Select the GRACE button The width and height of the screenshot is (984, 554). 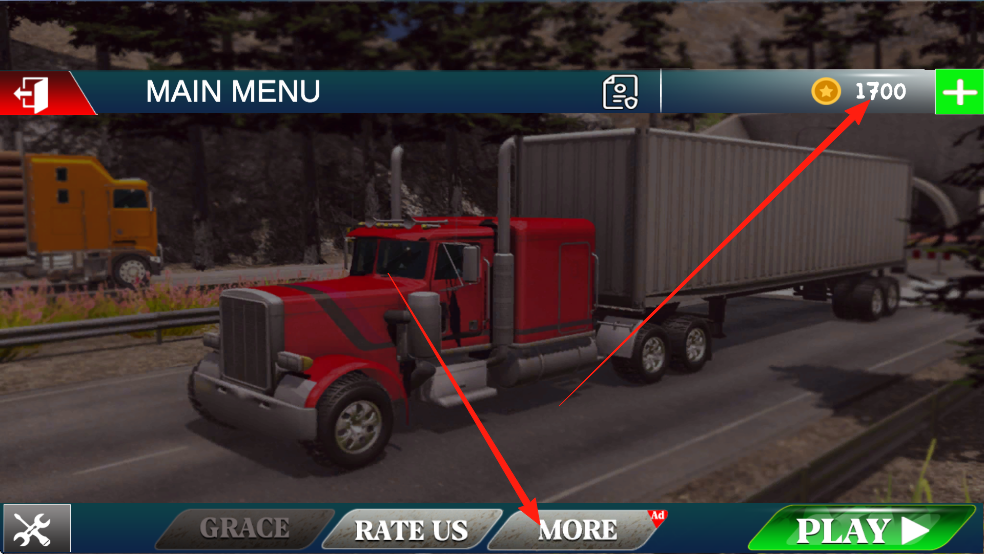tap(245, 528)
